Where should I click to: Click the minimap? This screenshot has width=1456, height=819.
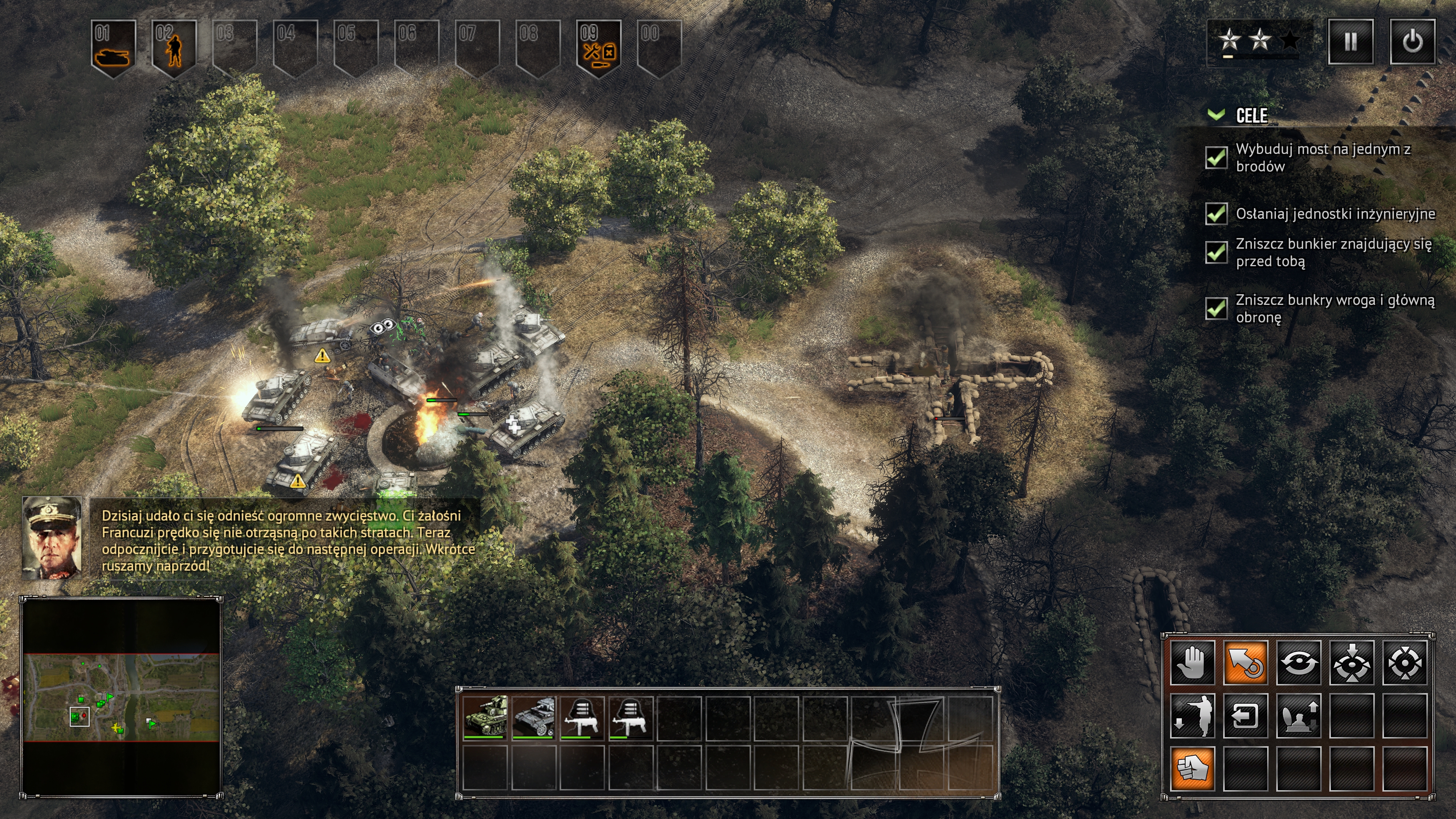[121, 697]
